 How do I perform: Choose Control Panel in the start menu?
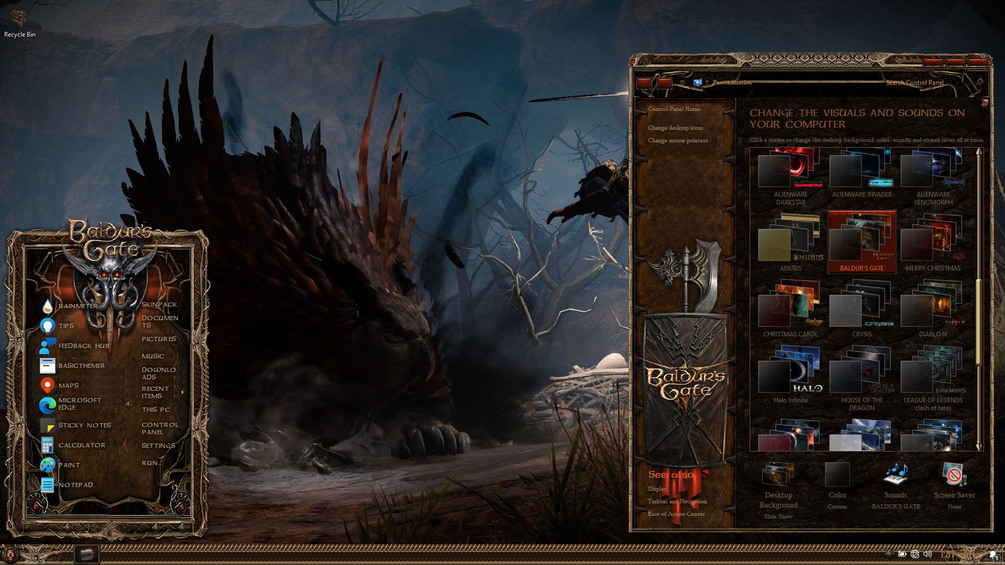[x=159, y=428]
